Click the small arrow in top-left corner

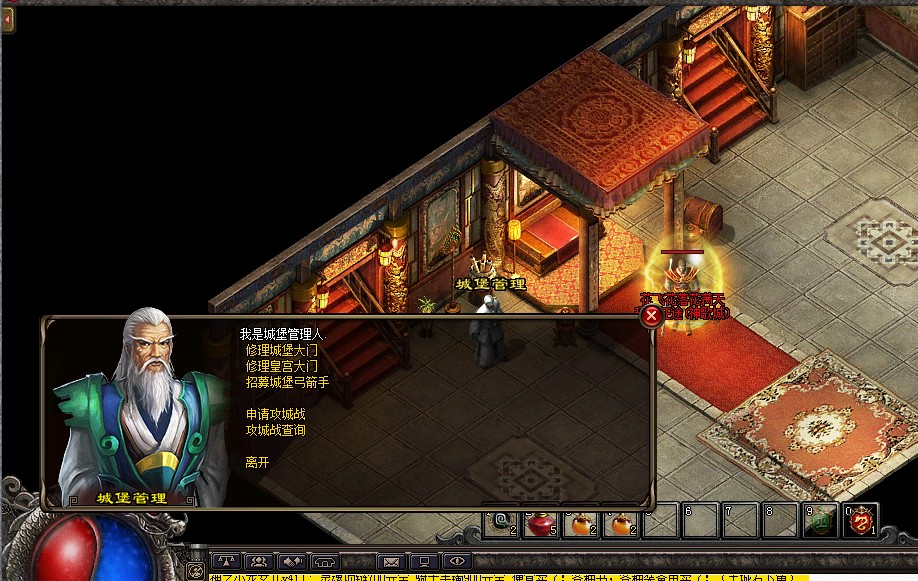8,19
